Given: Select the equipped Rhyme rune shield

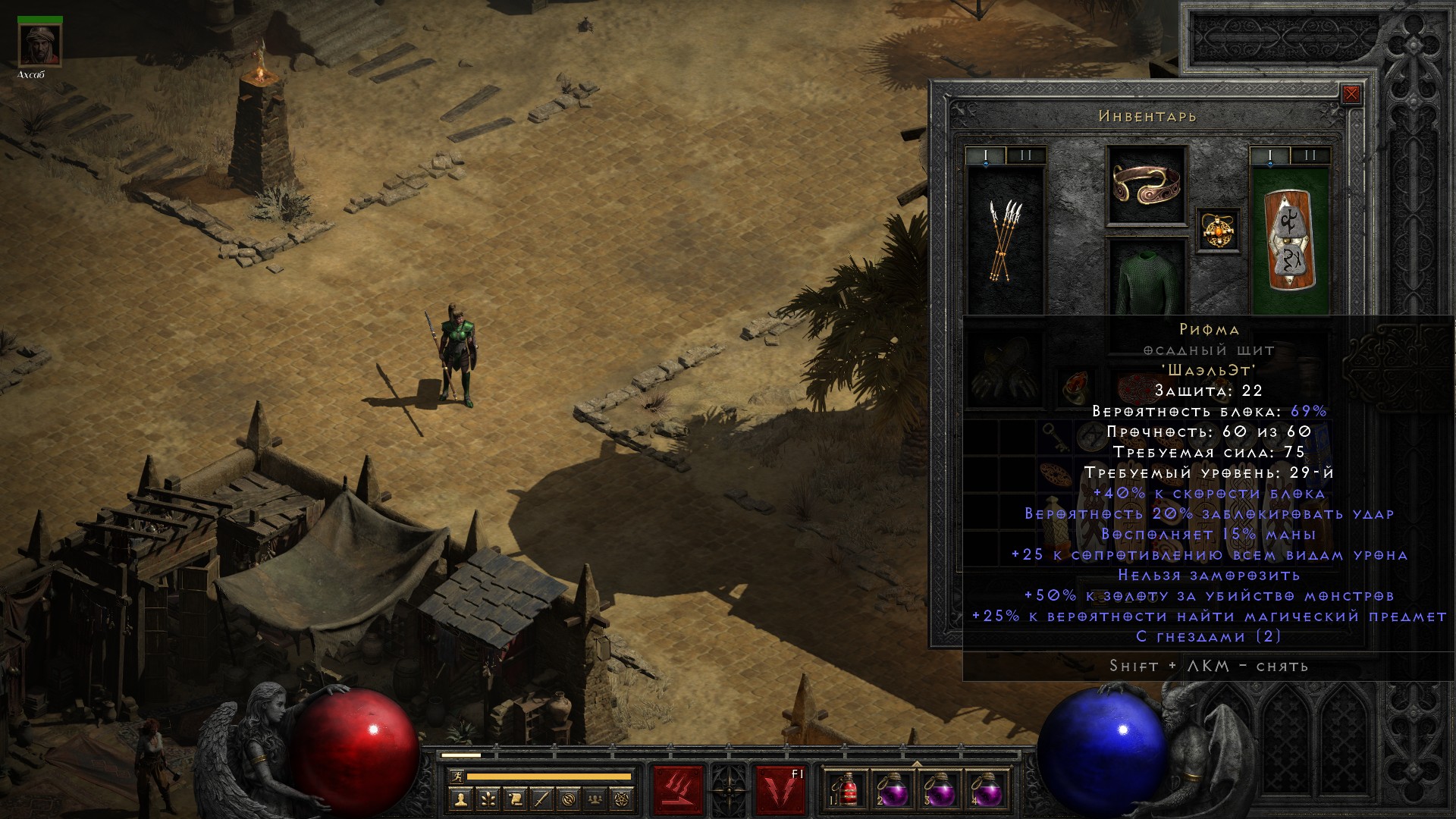Looking at the screenshot, I should click(1289, 240).
